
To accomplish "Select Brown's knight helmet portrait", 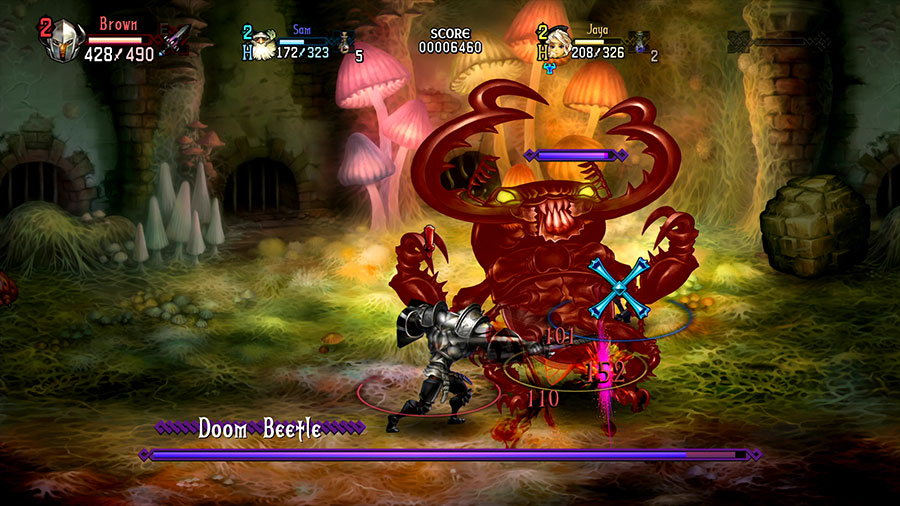I will click(x=66, y=42).
